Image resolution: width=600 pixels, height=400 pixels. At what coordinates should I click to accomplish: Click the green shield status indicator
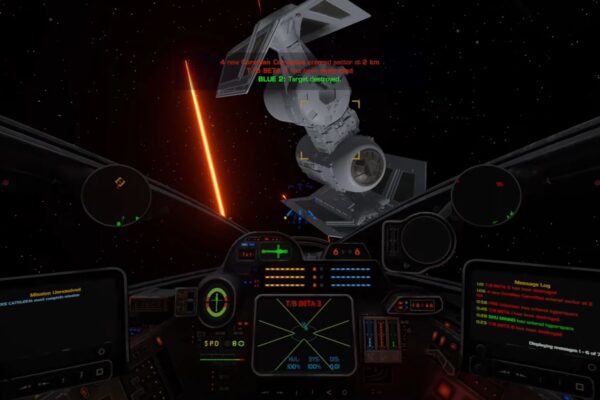click(x=216, y=299)
